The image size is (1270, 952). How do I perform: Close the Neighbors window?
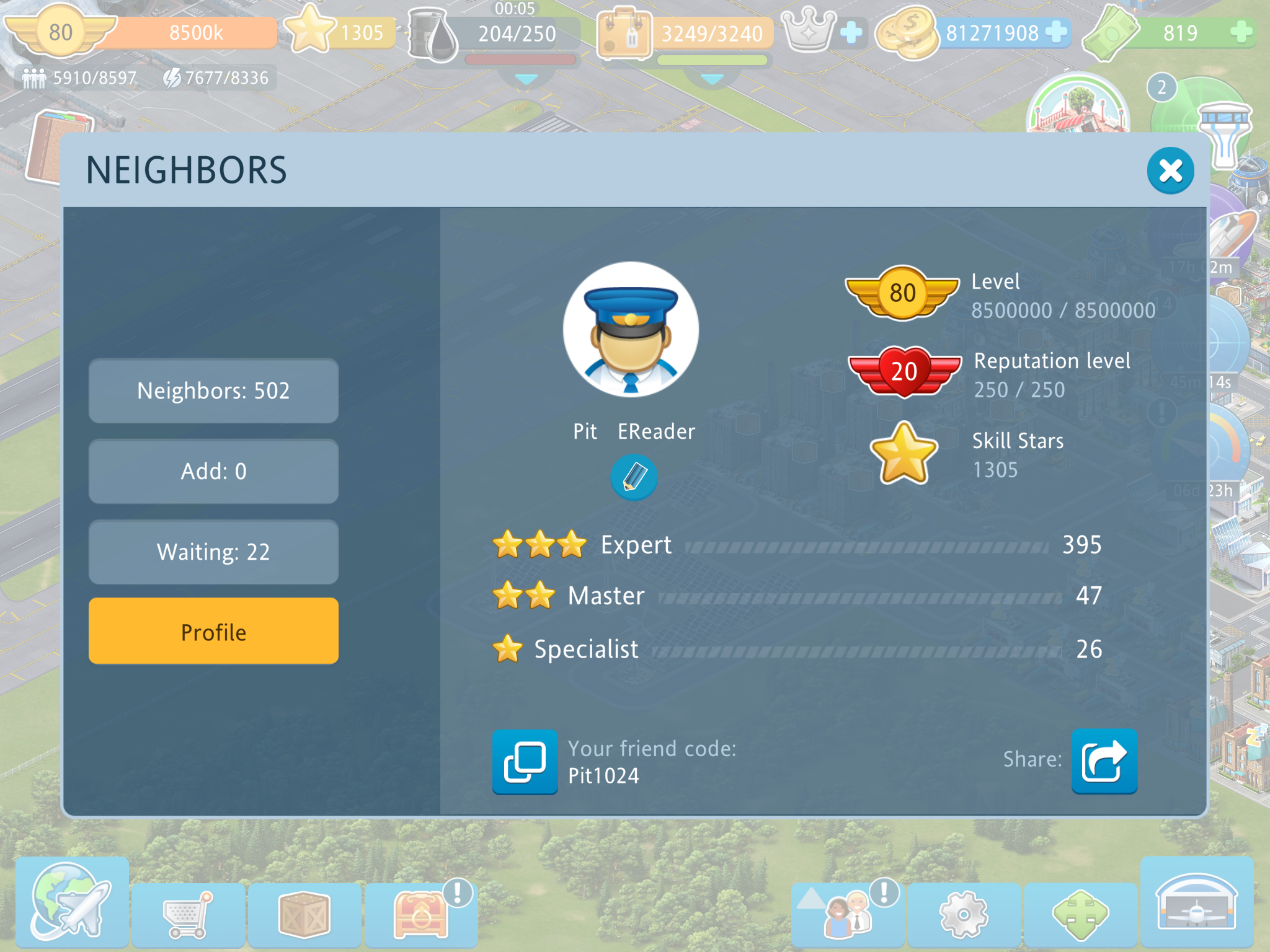[1170, 170]
